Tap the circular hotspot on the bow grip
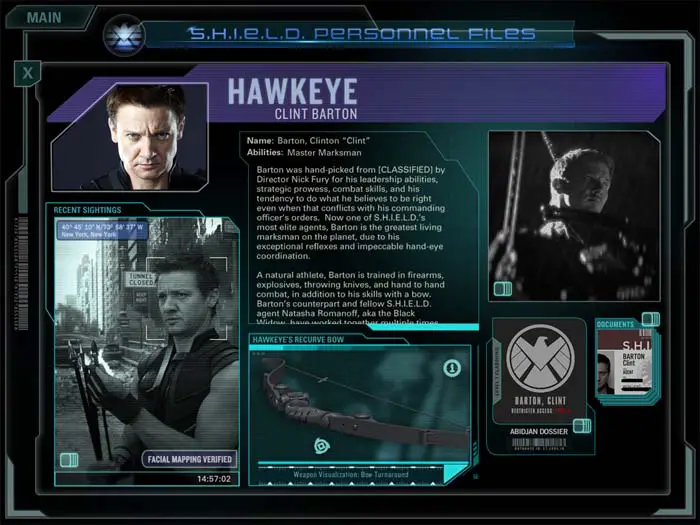Image resolution: width=700 pixels, height=525 pixels. [323, 445]
